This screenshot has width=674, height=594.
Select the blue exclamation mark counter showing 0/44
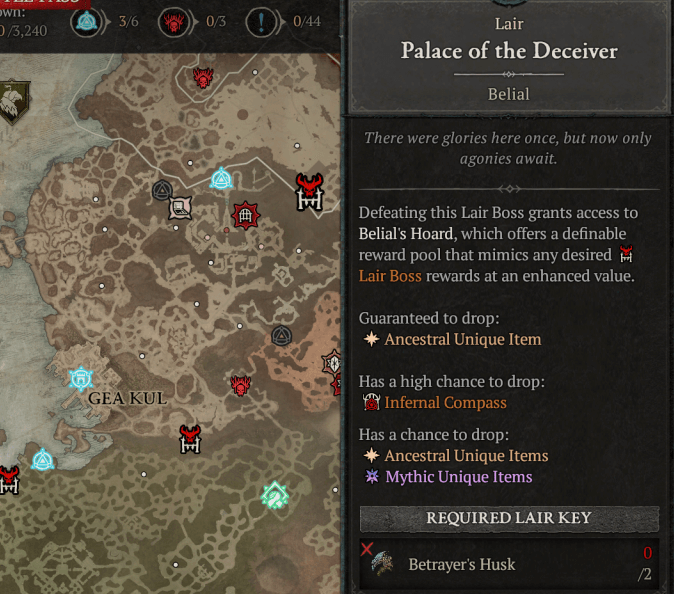(262, 21)
